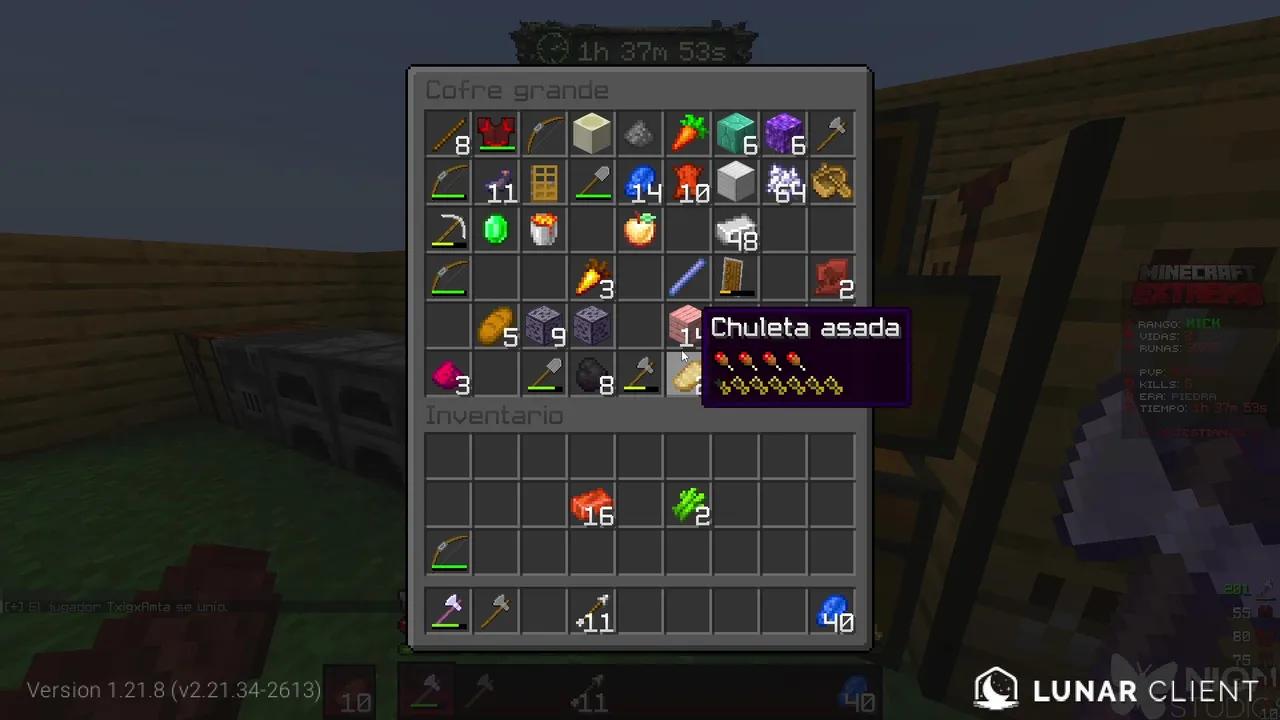Pick up the purple amethyst block stack
Screen dimensions: 1280x720
(x=785, y=135)
